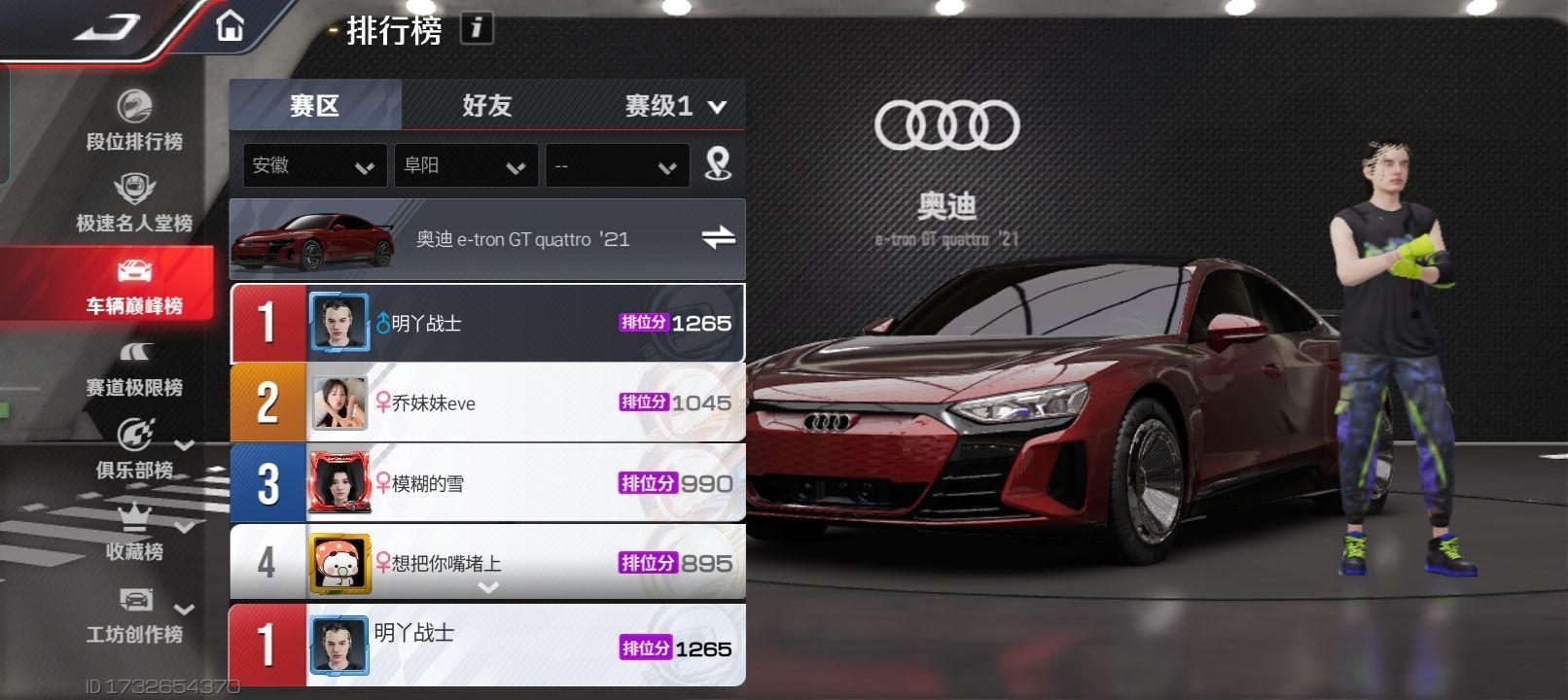The width and height of the screenshot is (1568, 700).
Task: Open the 安徽 province dropdown
Action: (314, 165)
